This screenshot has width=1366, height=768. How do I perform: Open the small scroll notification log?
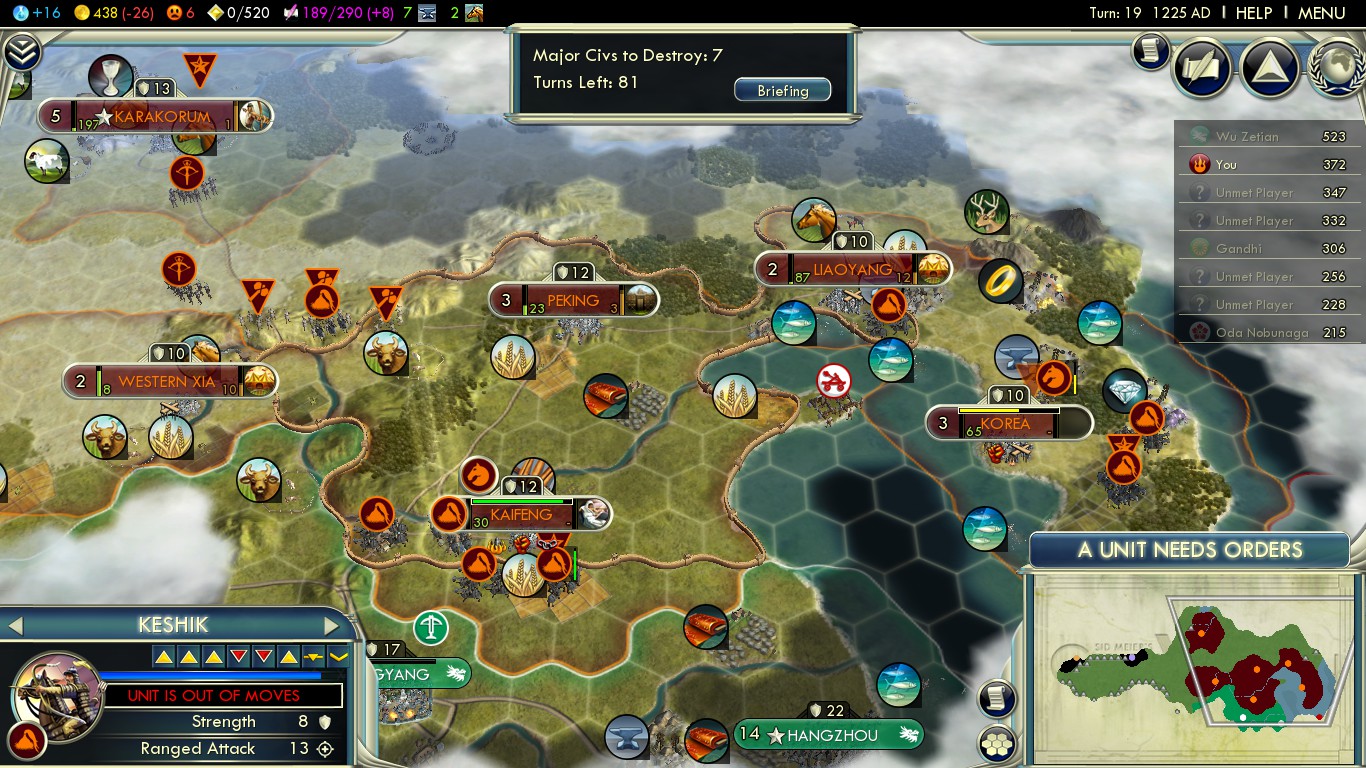pos(1151,50)
